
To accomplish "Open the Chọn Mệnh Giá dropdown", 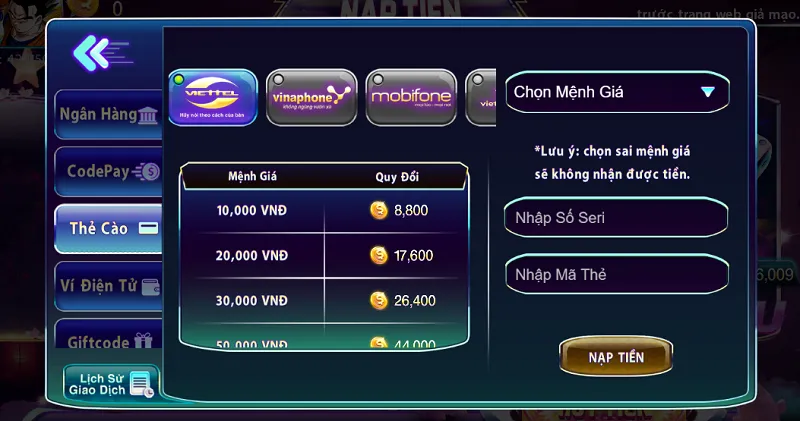I will (616, 92).
